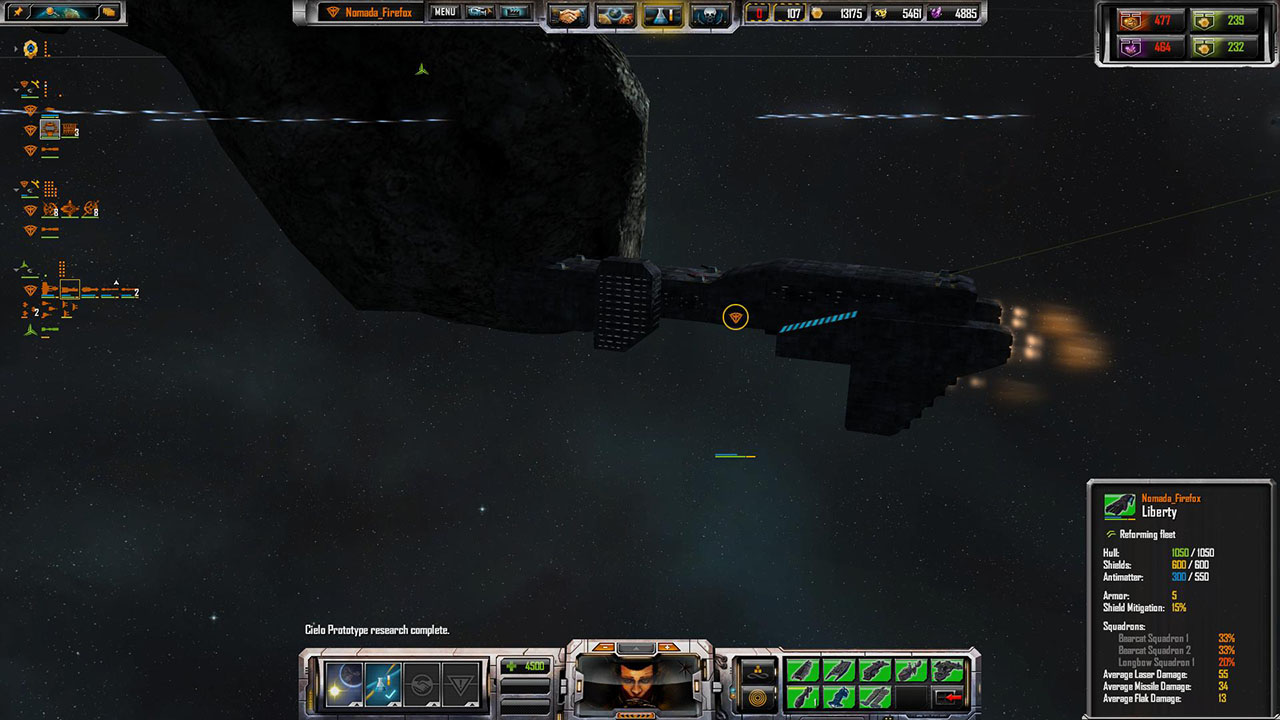Click the commander portrait
This screenshot has width=1280, height=720.
[639, 683]
